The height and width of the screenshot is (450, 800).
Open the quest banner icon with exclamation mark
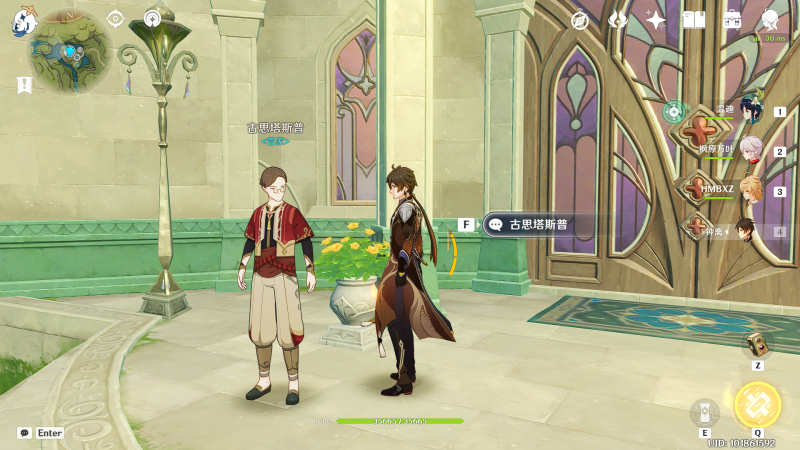pos(23,85)
